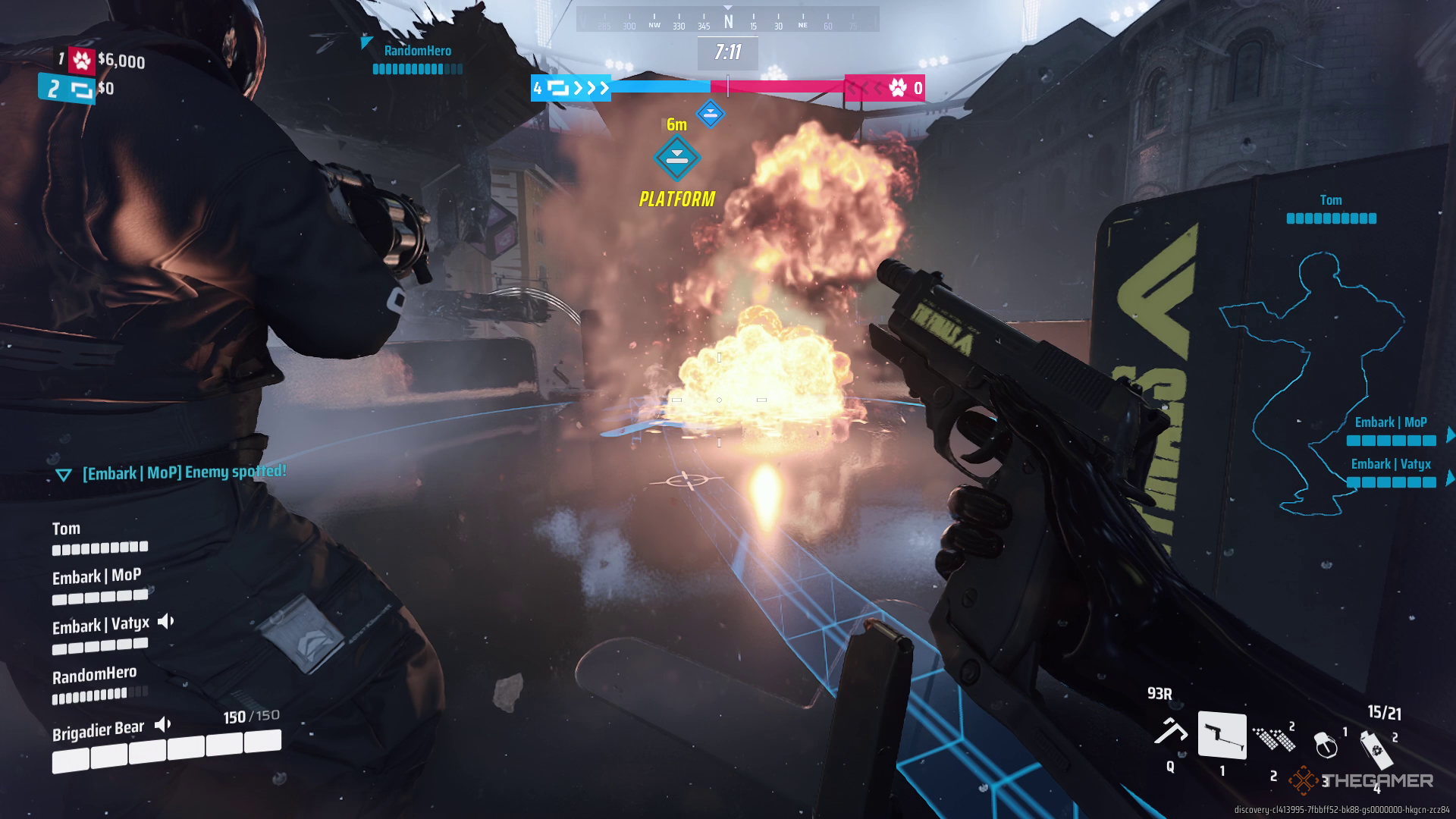Click the blue team platform progress icon
The width and height of the screenshot is (1456, 819).
[558, 89]
